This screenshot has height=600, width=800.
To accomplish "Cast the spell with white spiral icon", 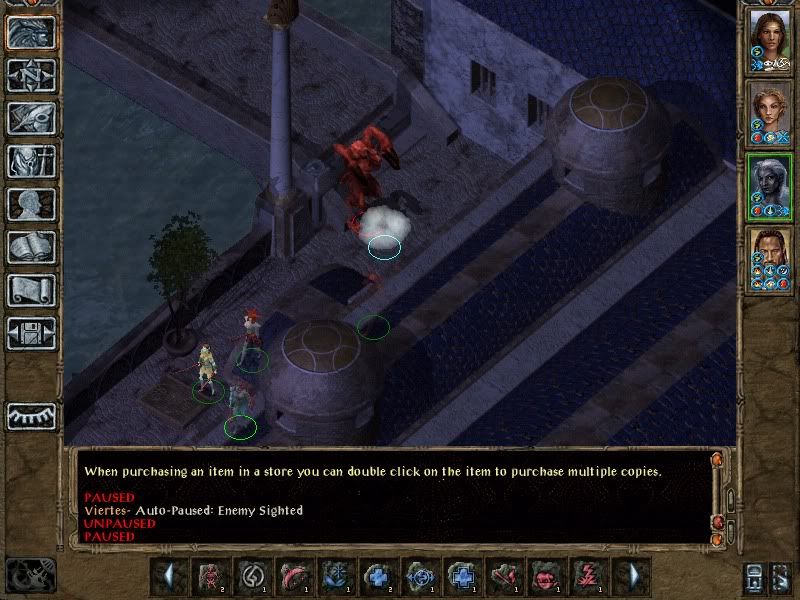I will click(252, 577).
